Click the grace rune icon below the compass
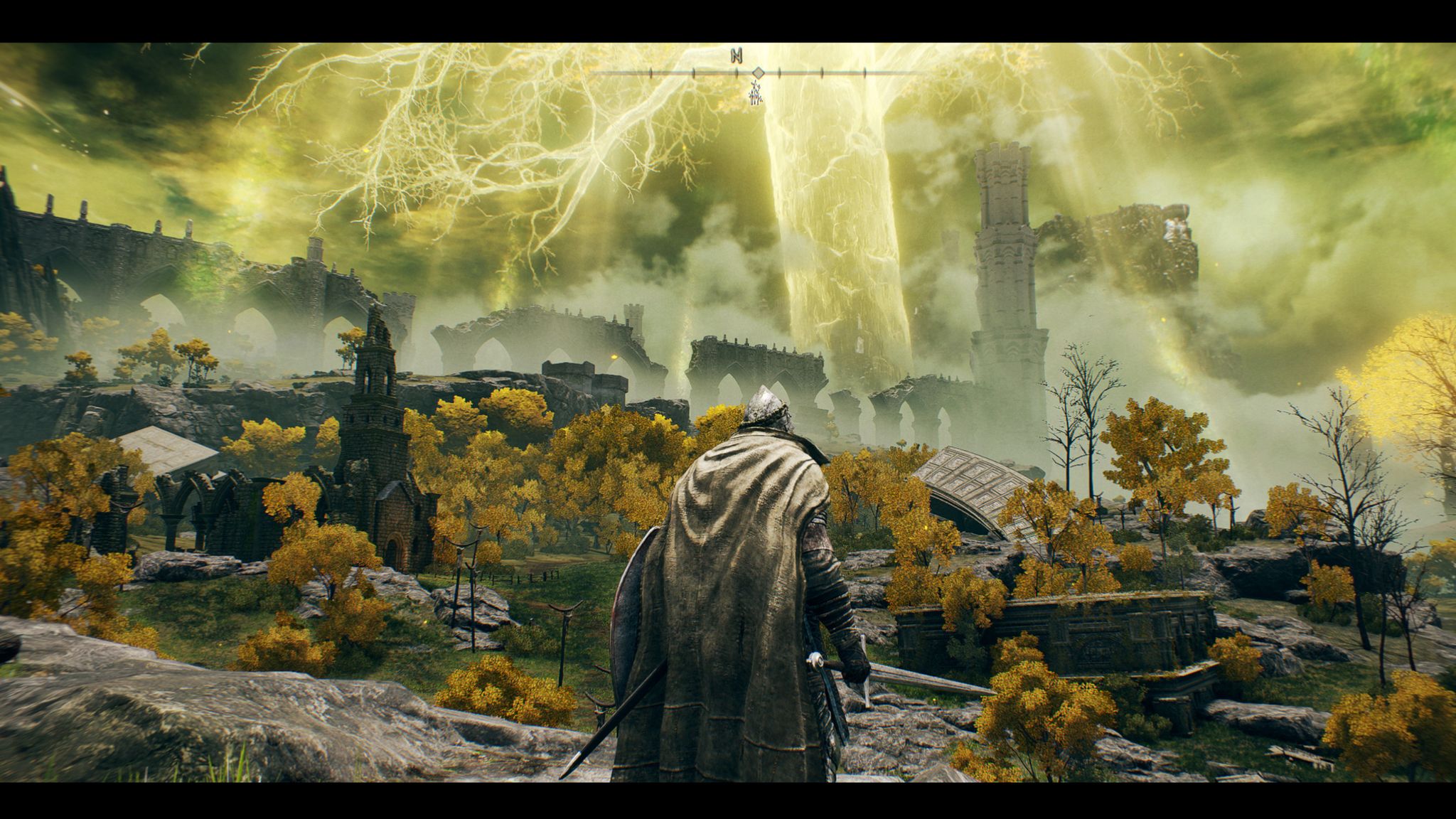Screen dimensions: 1456x819 [755, 94]
